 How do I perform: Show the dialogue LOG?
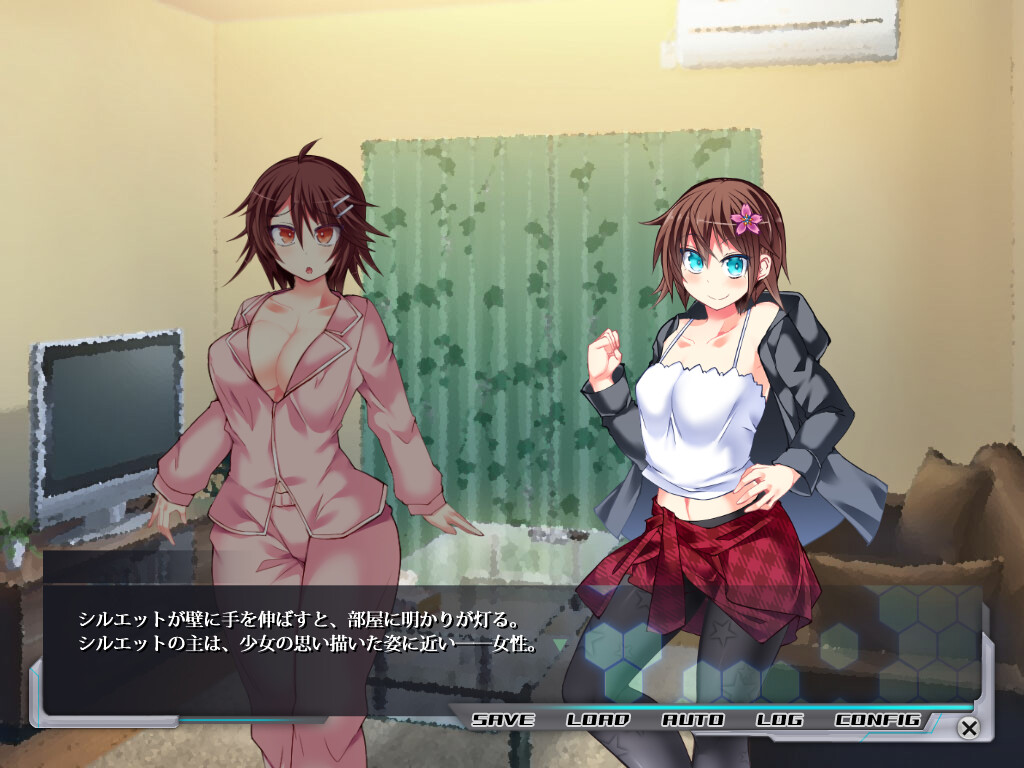coord(780,719)
